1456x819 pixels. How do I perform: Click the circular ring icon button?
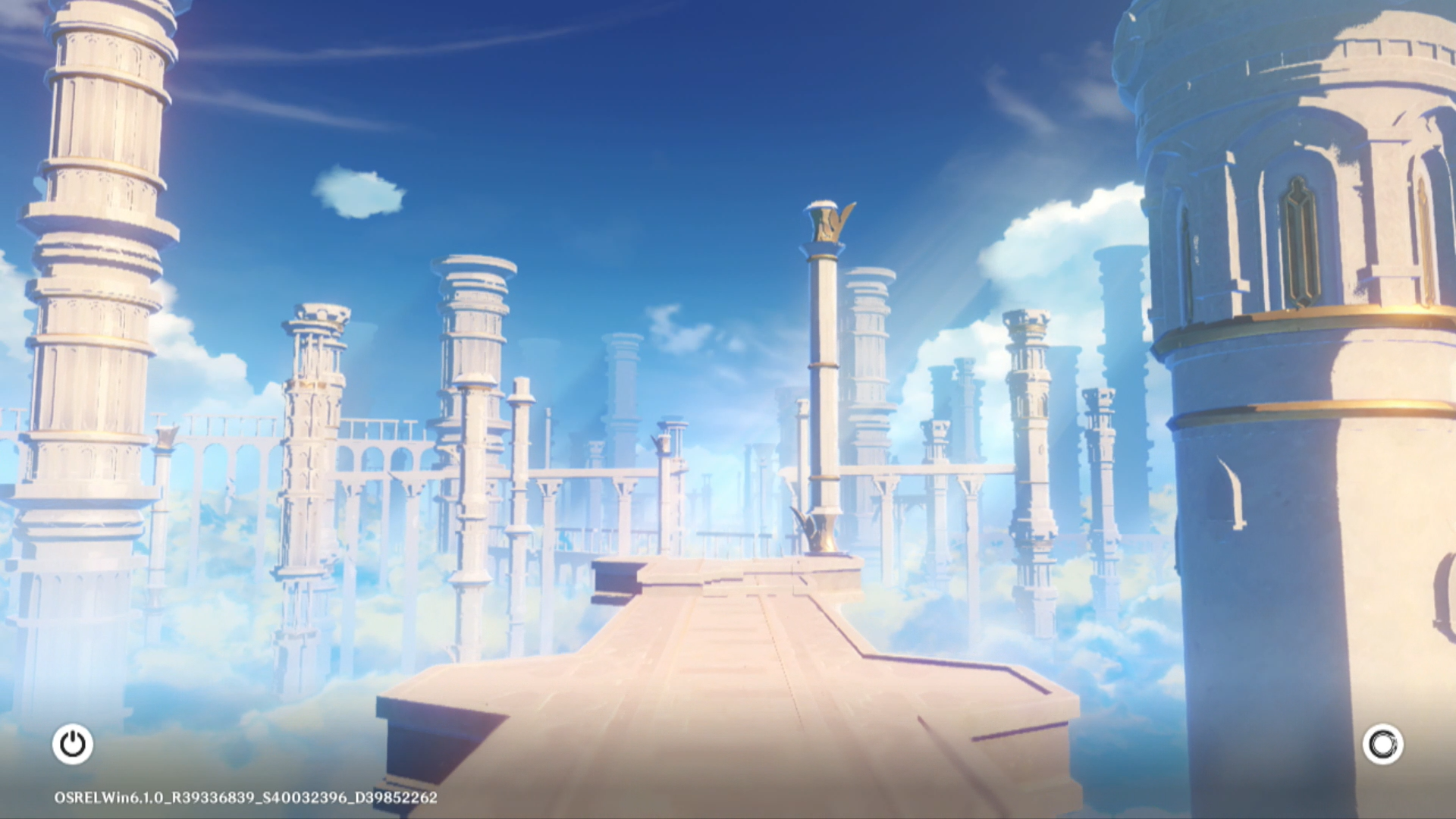(x=1382, y=744)
